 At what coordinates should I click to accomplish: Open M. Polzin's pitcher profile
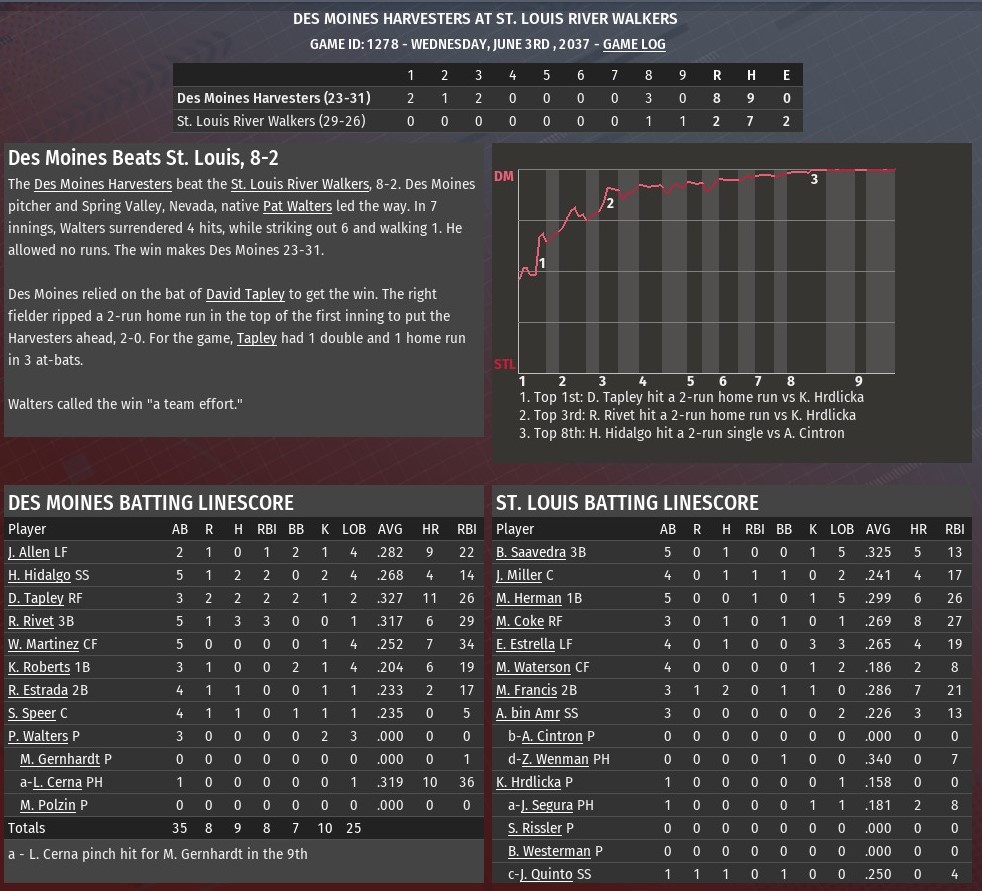coord(47,805)
